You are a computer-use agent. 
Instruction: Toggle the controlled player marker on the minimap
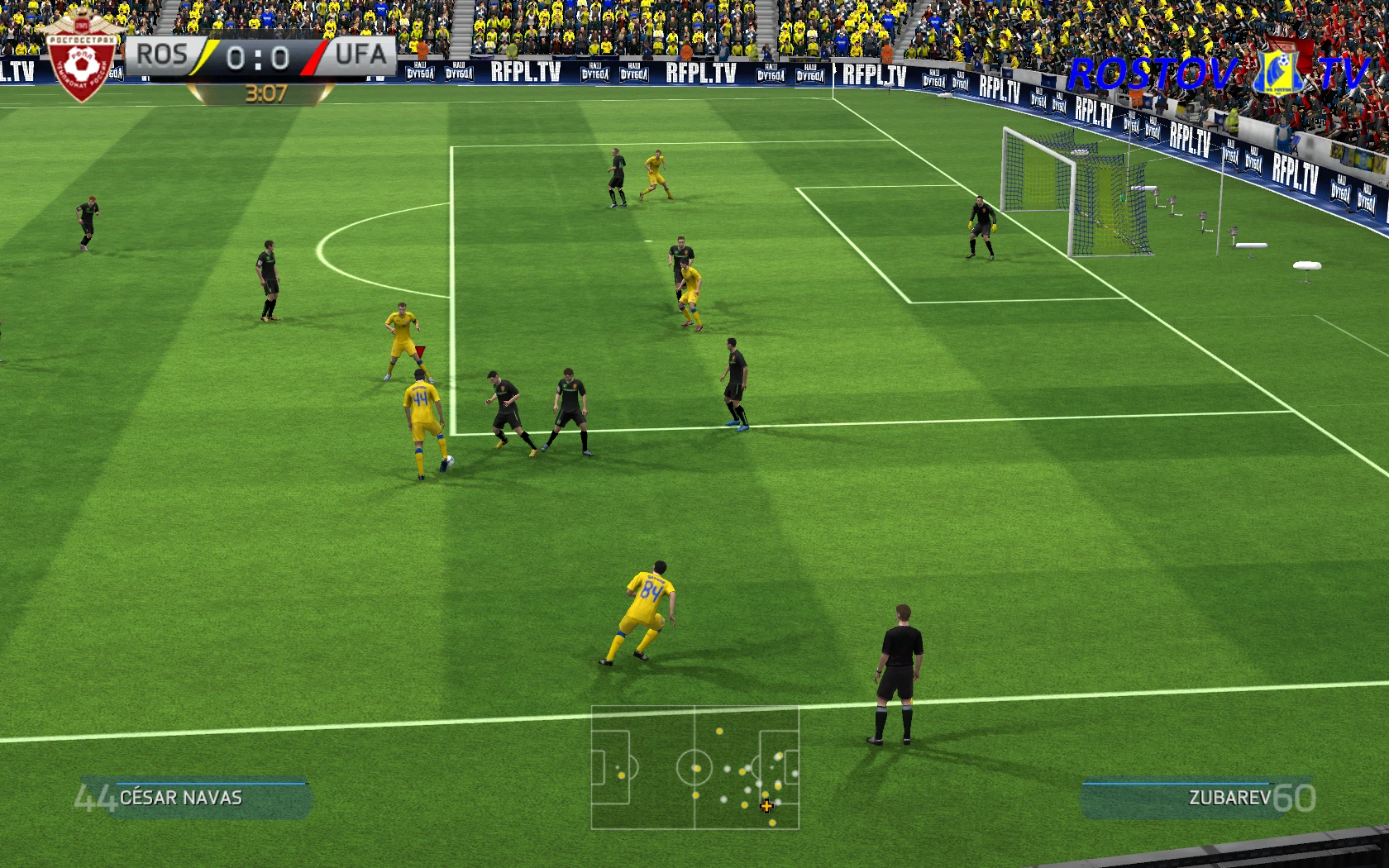767,805
